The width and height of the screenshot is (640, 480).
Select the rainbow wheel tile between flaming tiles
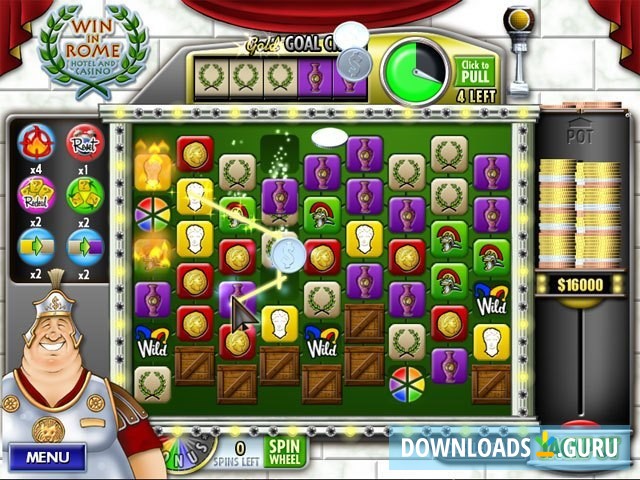(152, 213)
